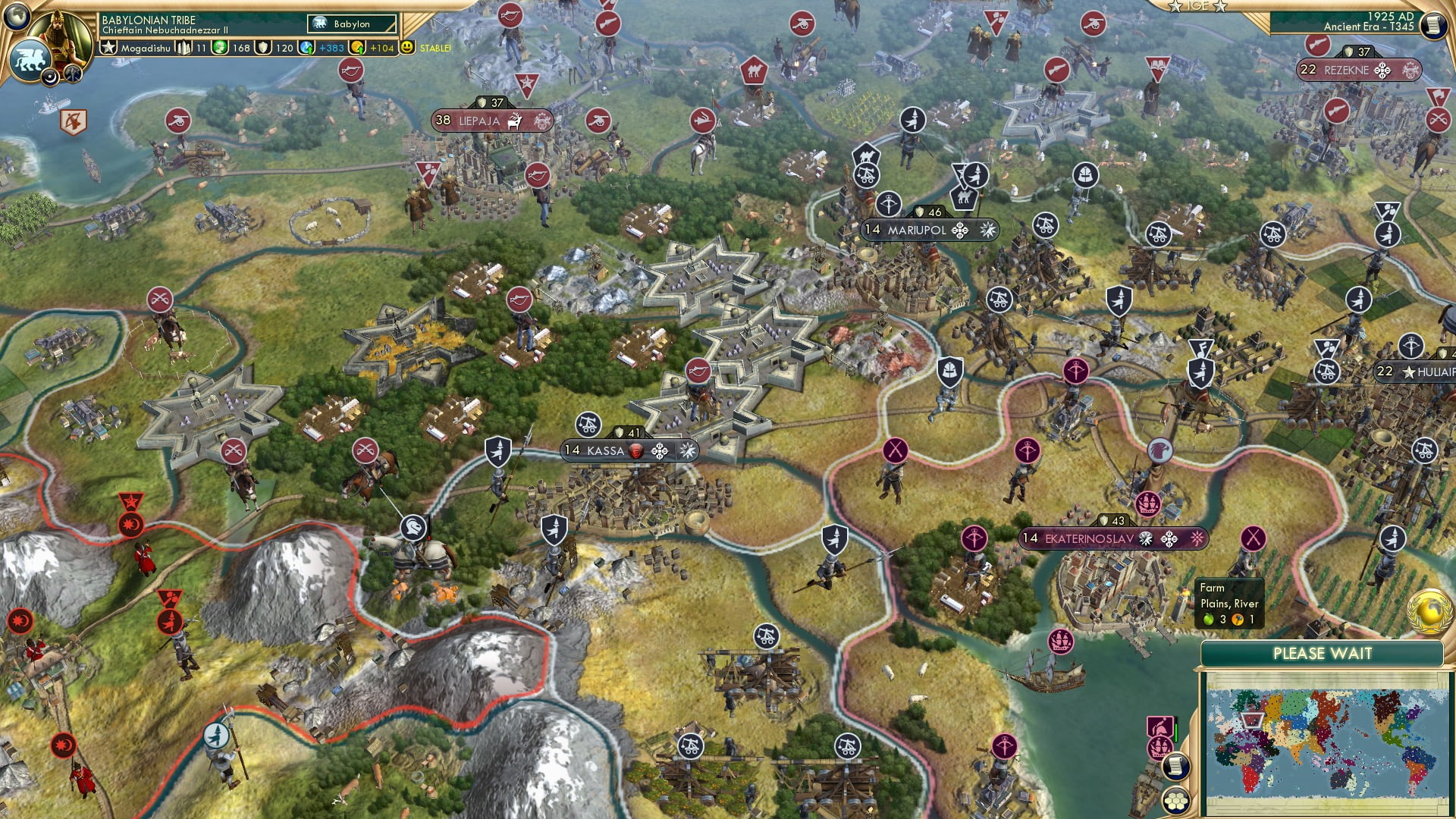
Task: Click the PLEASE WAIT banner
Action: click(x=1323, y=653)
